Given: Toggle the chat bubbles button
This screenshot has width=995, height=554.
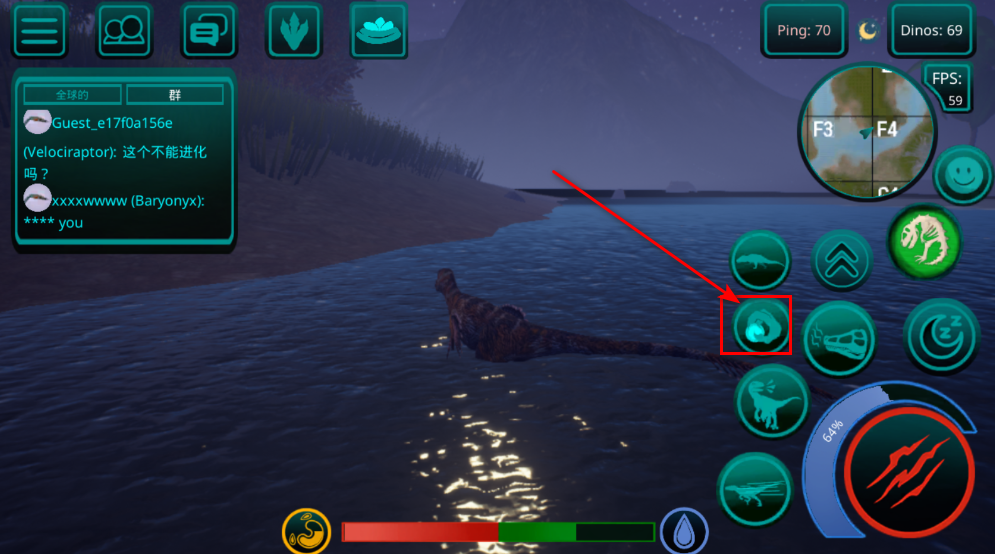Looking at the screenshot, I should (x=208, y=30).
